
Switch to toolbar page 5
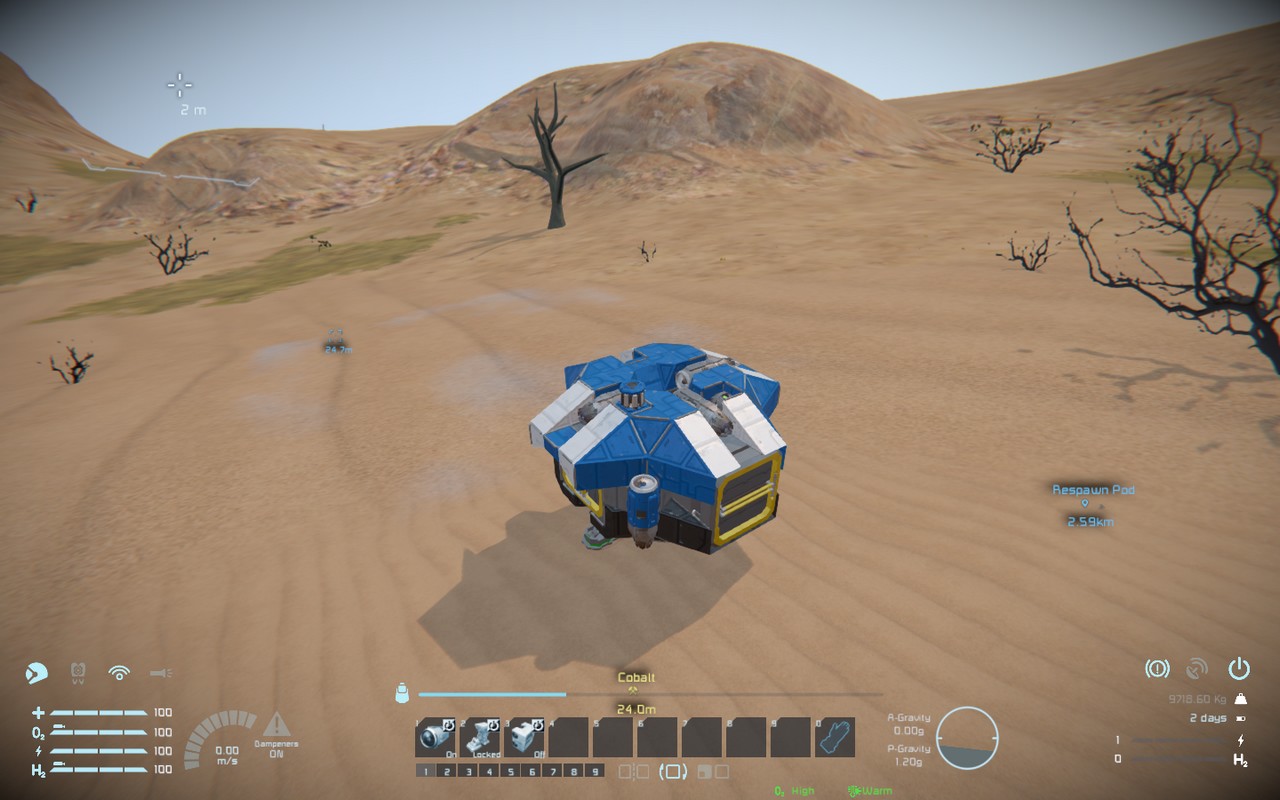510,771
